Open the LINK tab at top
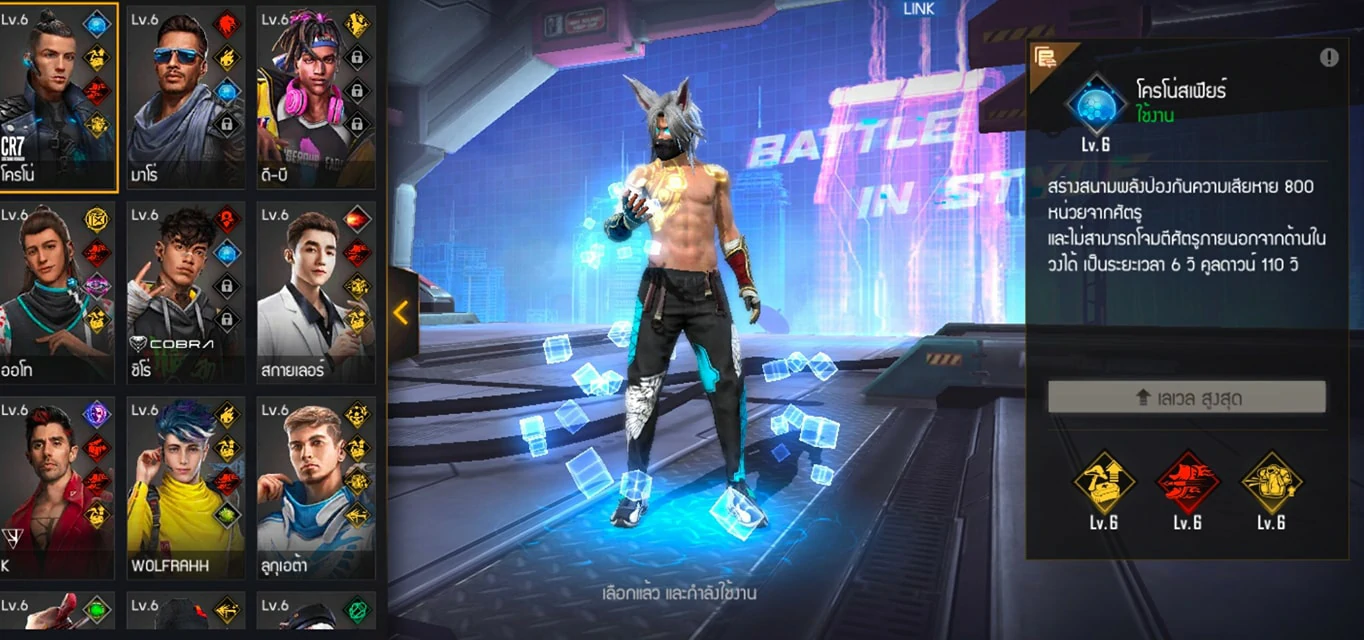This screenshot has width=1364, height=640. click(x=919, y=9)
